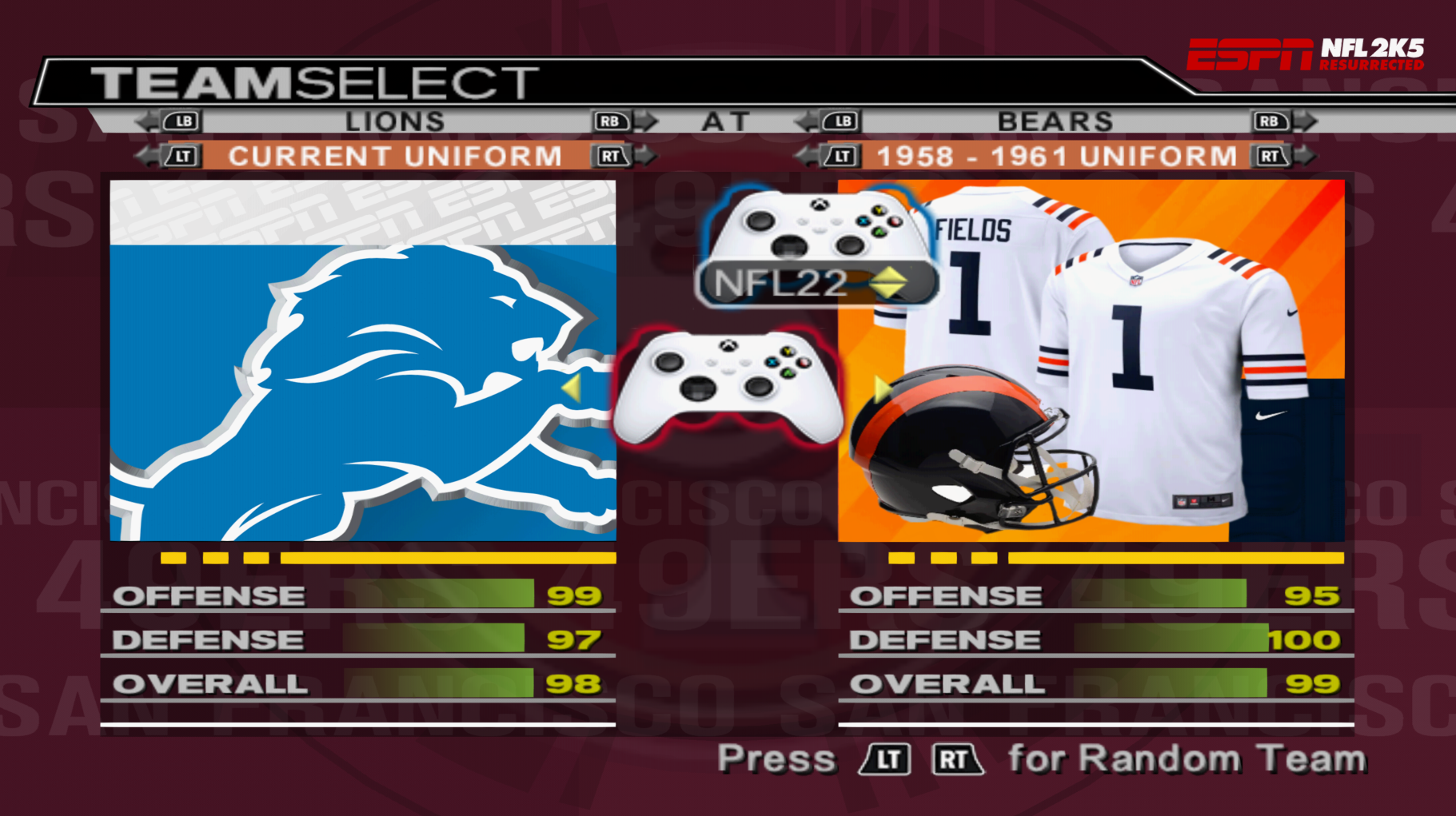1456x816 pixels.
Task: Click the LB button icon beside BEARS
Action: [840, 121]
